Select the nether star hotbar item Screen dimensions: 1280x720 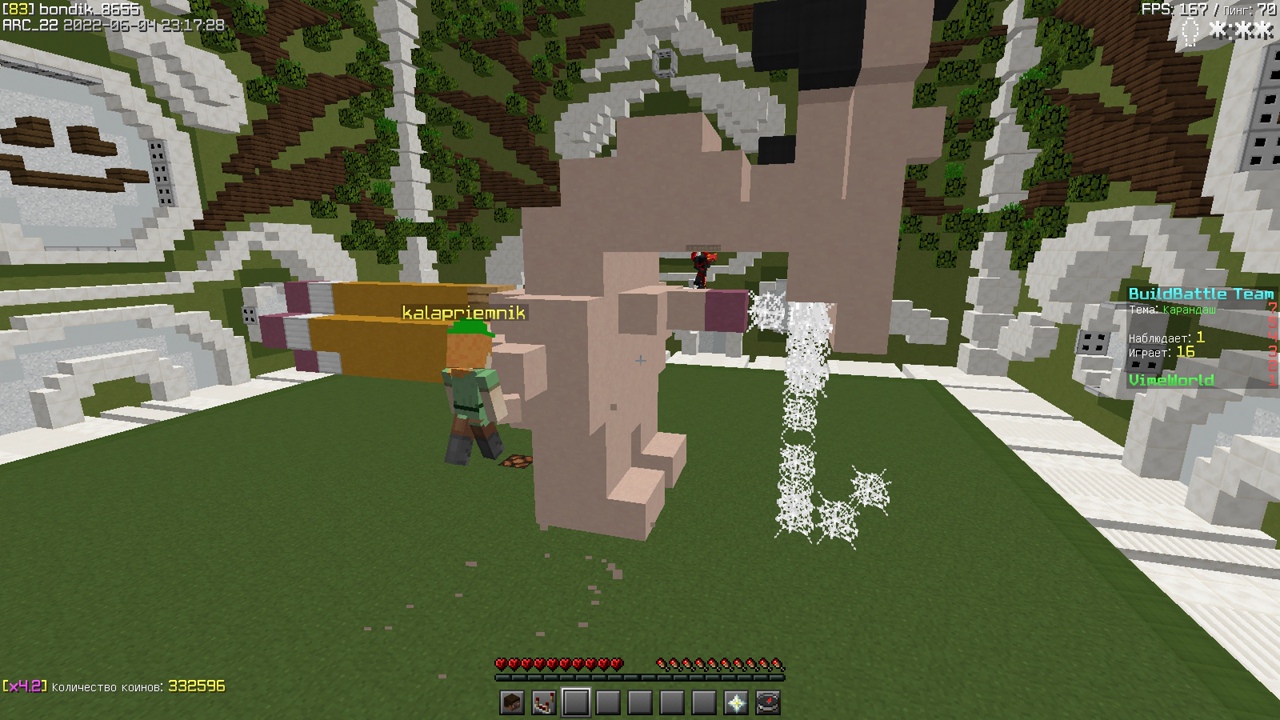click(x=736, y=703)
